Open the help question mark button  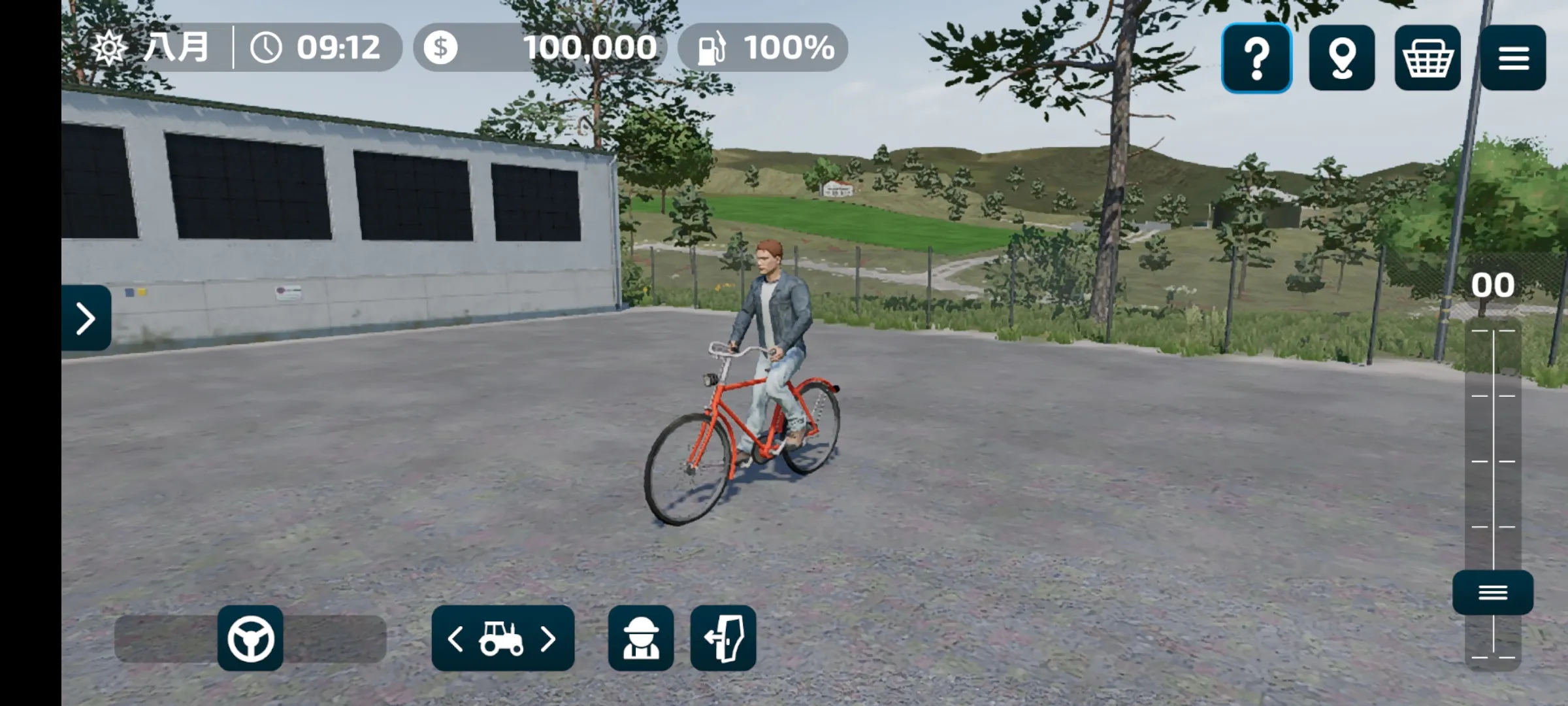click(x=1256, y=58)
